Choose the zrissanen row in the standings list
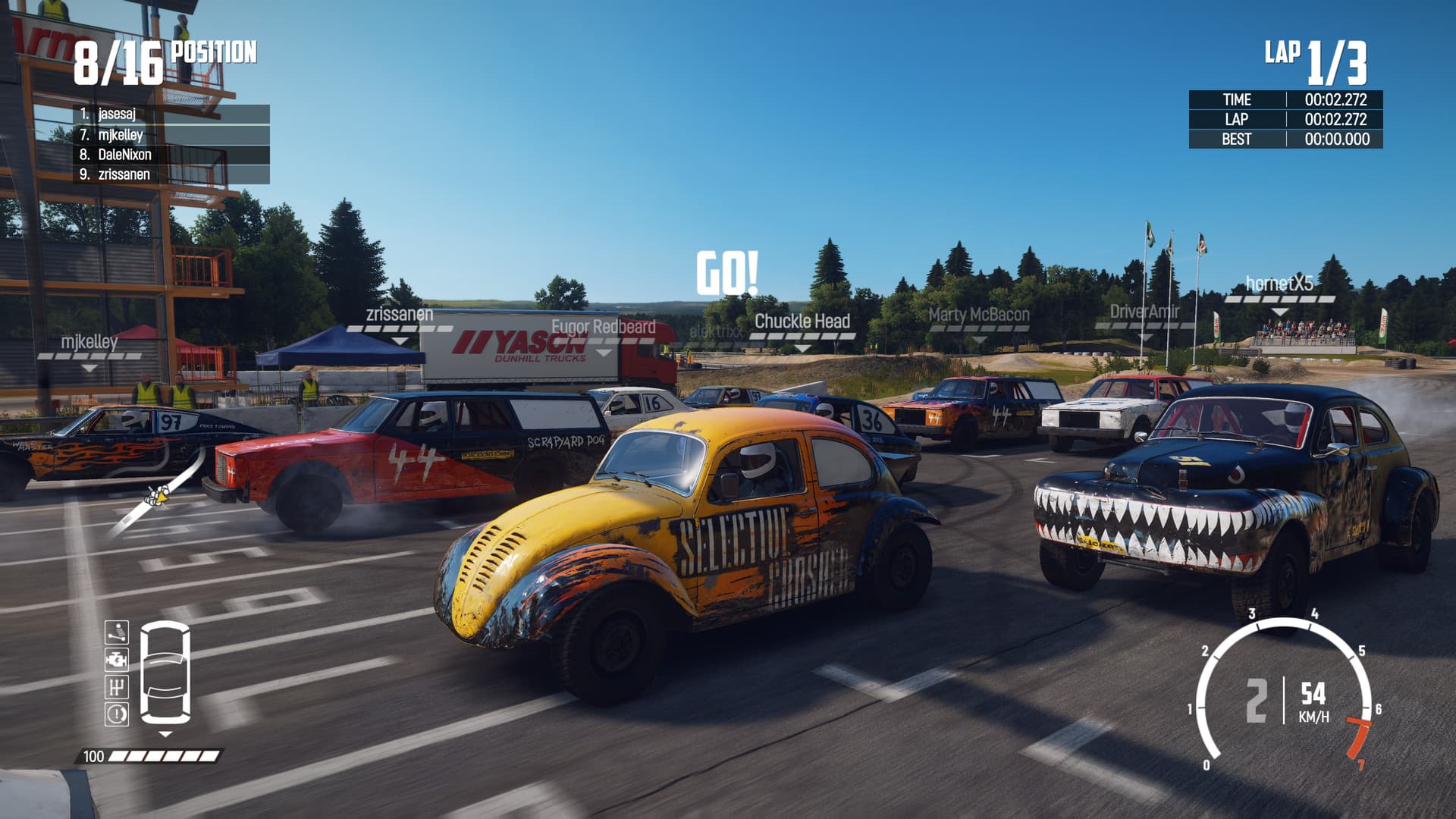This screenshot has height=819, width=1456. 171,174
